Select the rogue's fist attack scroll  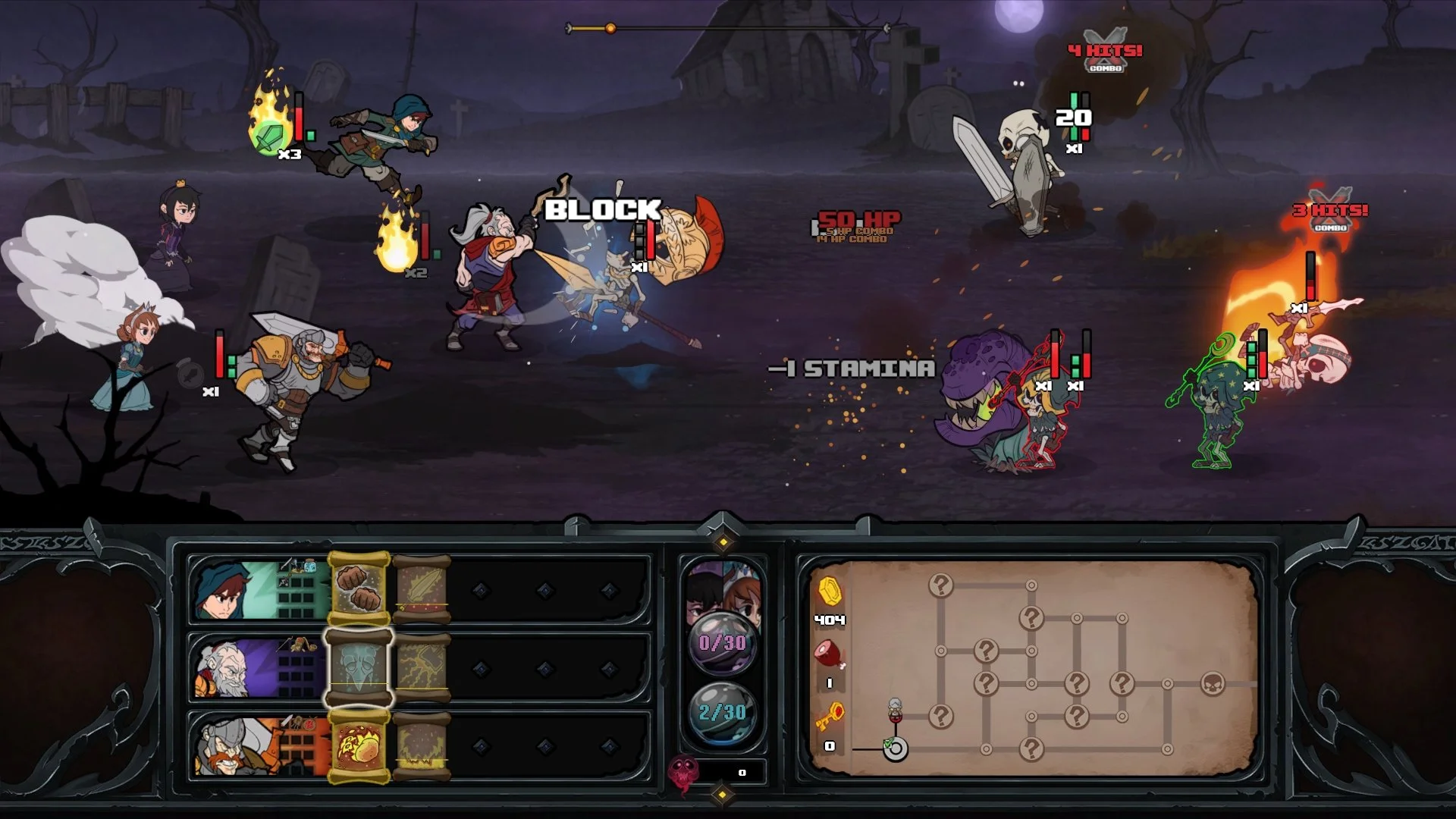tap(359, 589)
